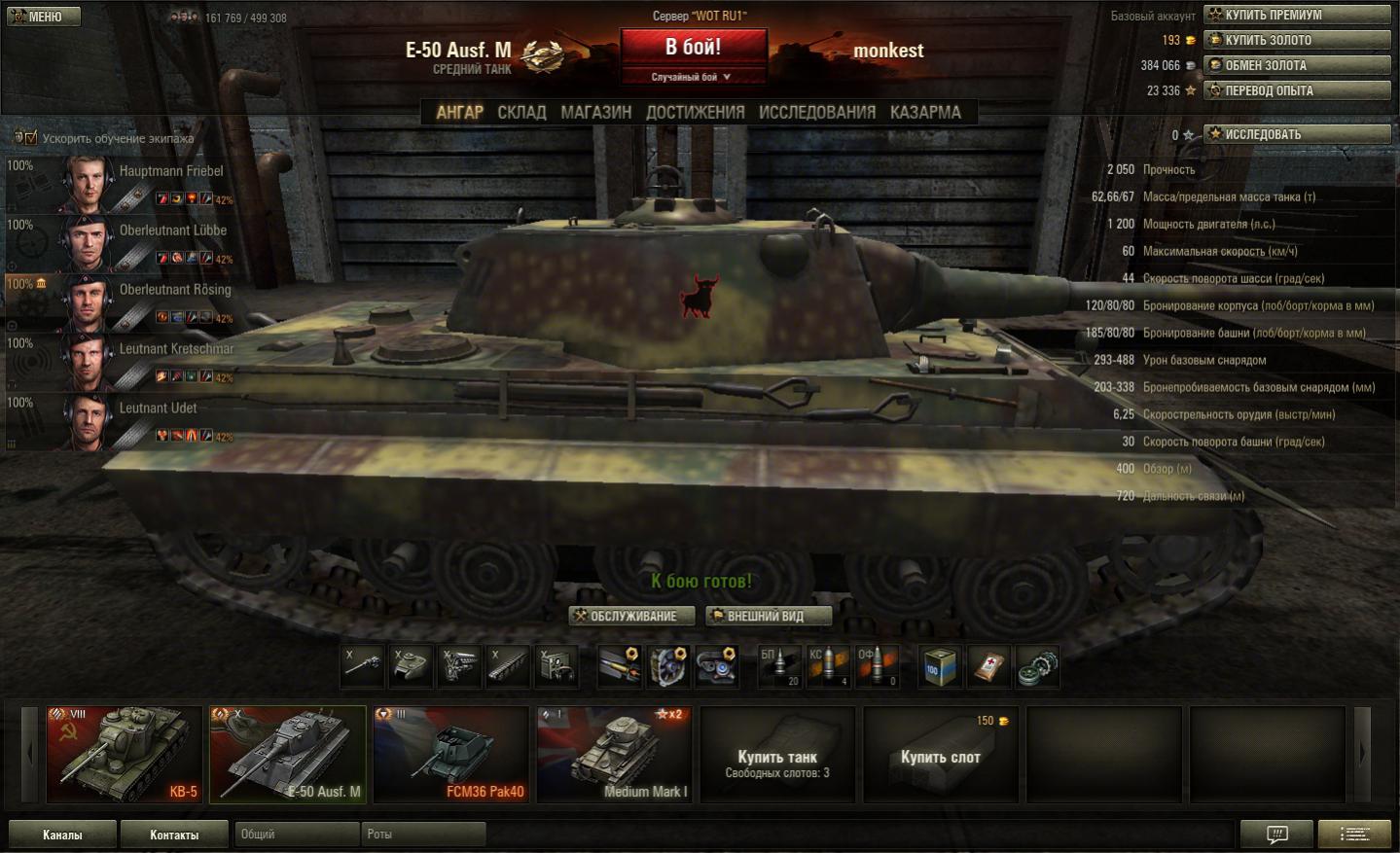Viewport: 1400px width, 853px height.
Task: Open the МЕНЮ button
Action: point(44,17)
